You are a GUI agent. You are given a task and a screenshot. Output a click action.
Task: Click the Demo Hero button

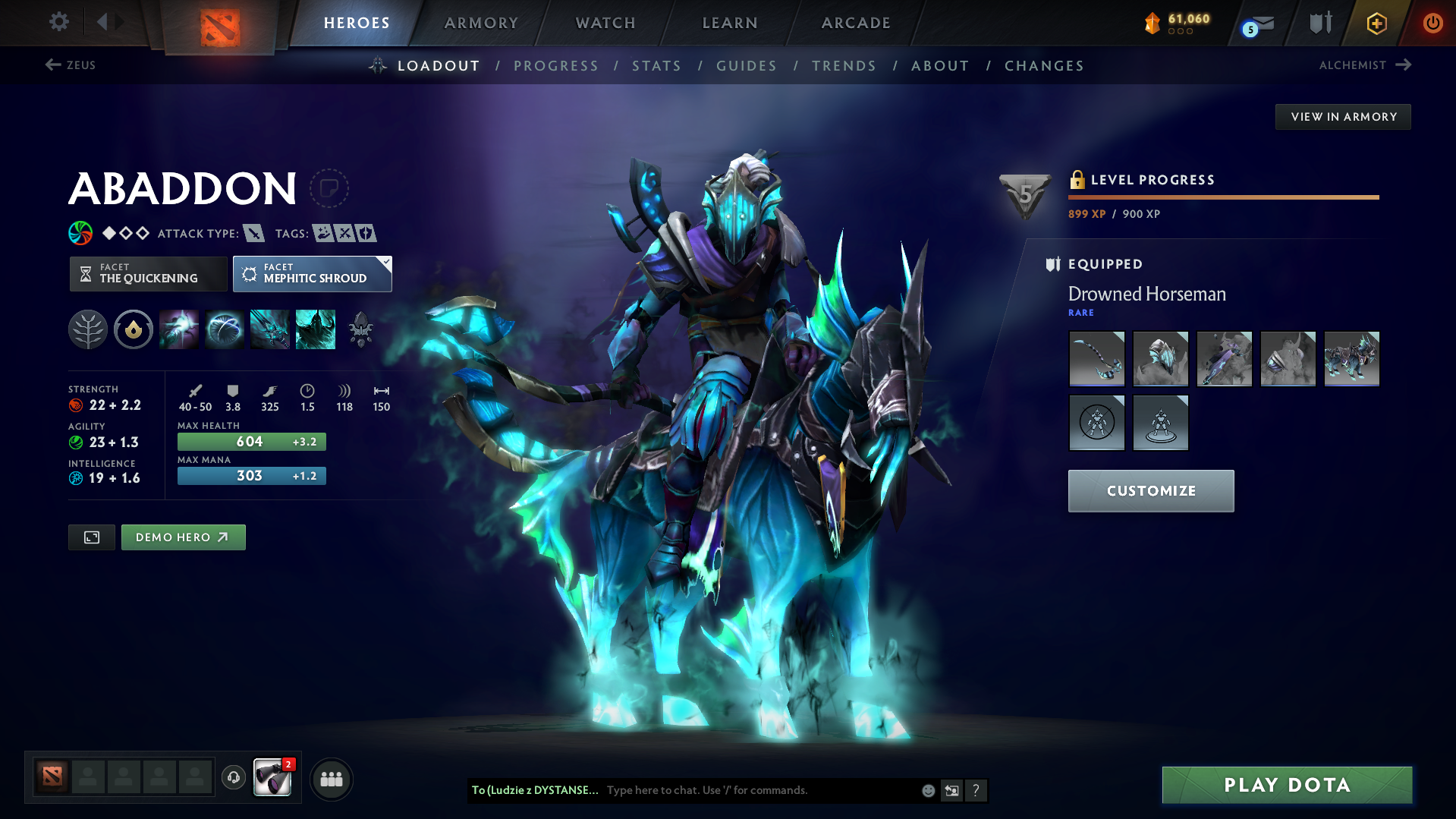[183, 537]
